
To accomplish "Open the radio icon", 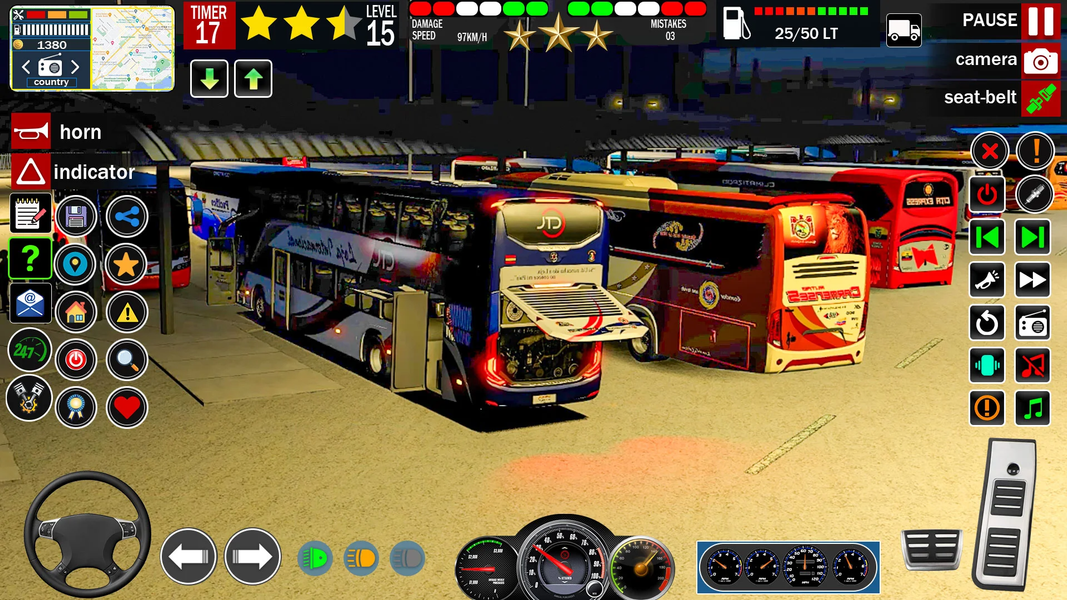I will point(1033,322).
